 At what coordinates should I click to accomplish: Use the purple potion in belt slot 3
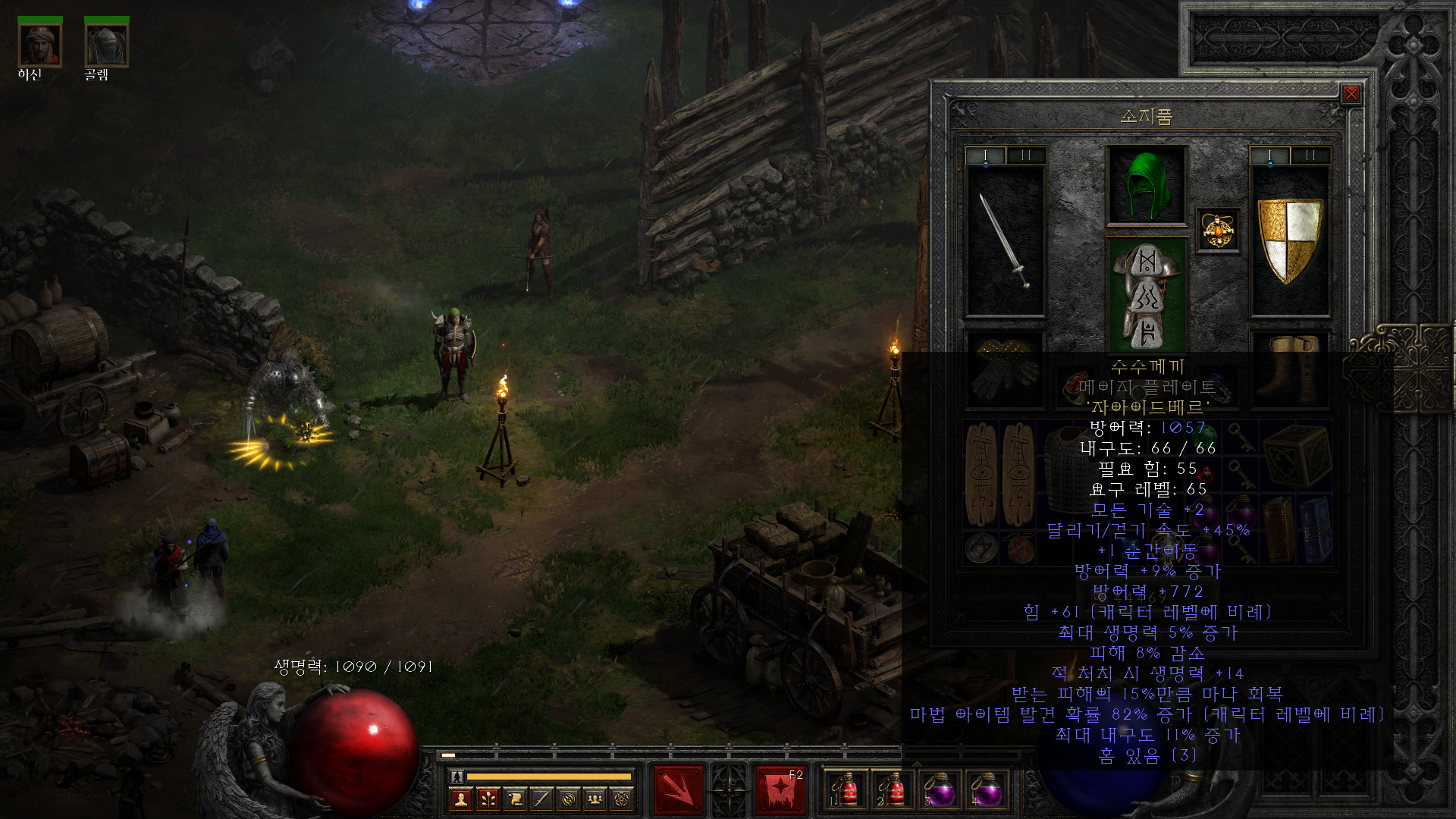[940, 791]
